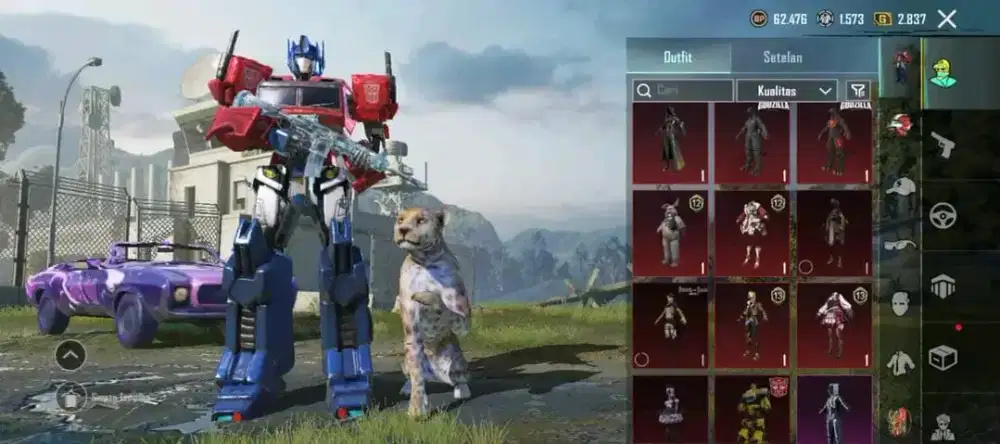Open the steering wheel vehicle category
The height and width of the screenshot is (444, 1000).
[x=942, y=215]
